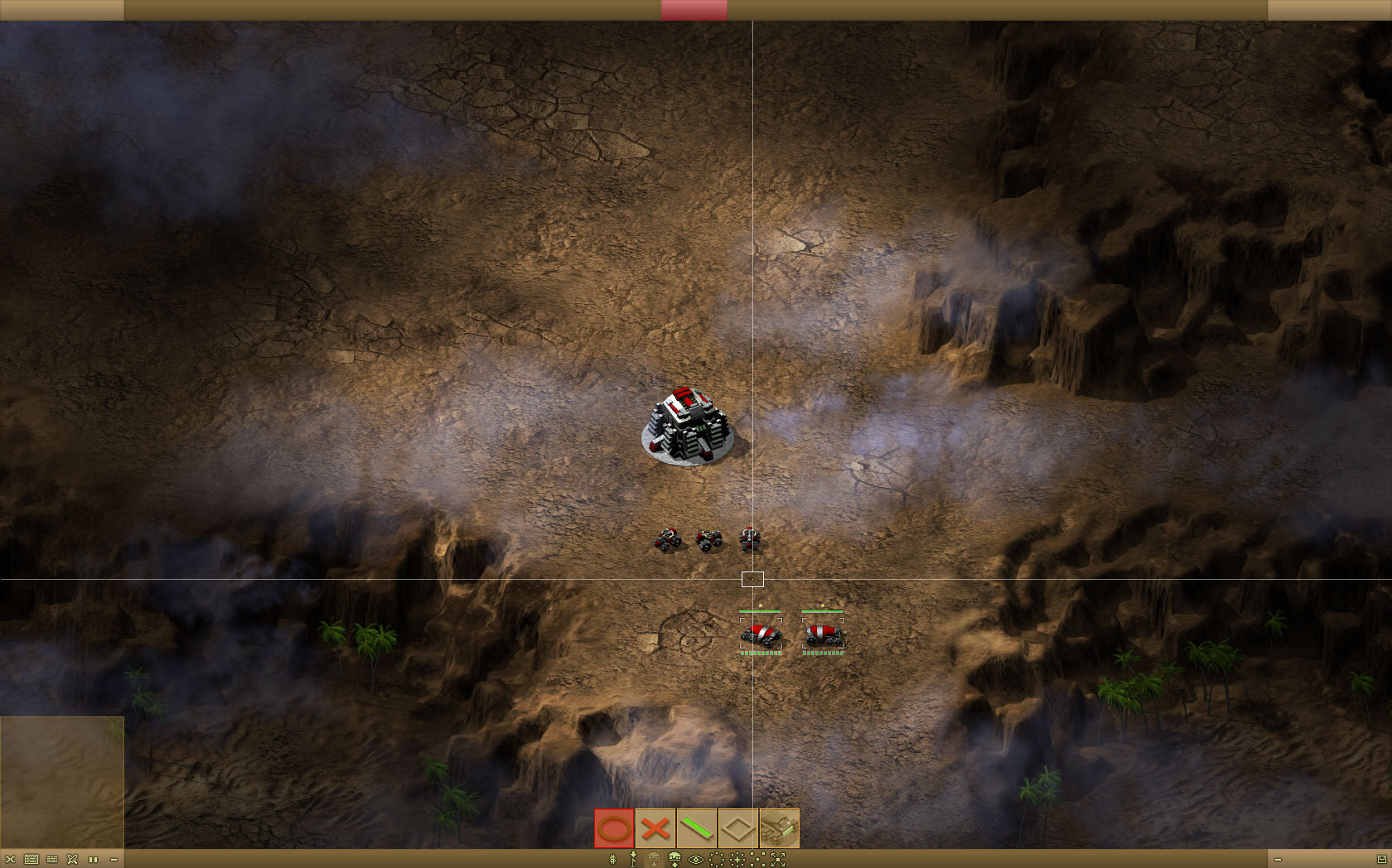The width and height of the screenshot is (1392, 868).
Task: Click the dotted circle with plus icon
Action: click(x=737, y=860)
